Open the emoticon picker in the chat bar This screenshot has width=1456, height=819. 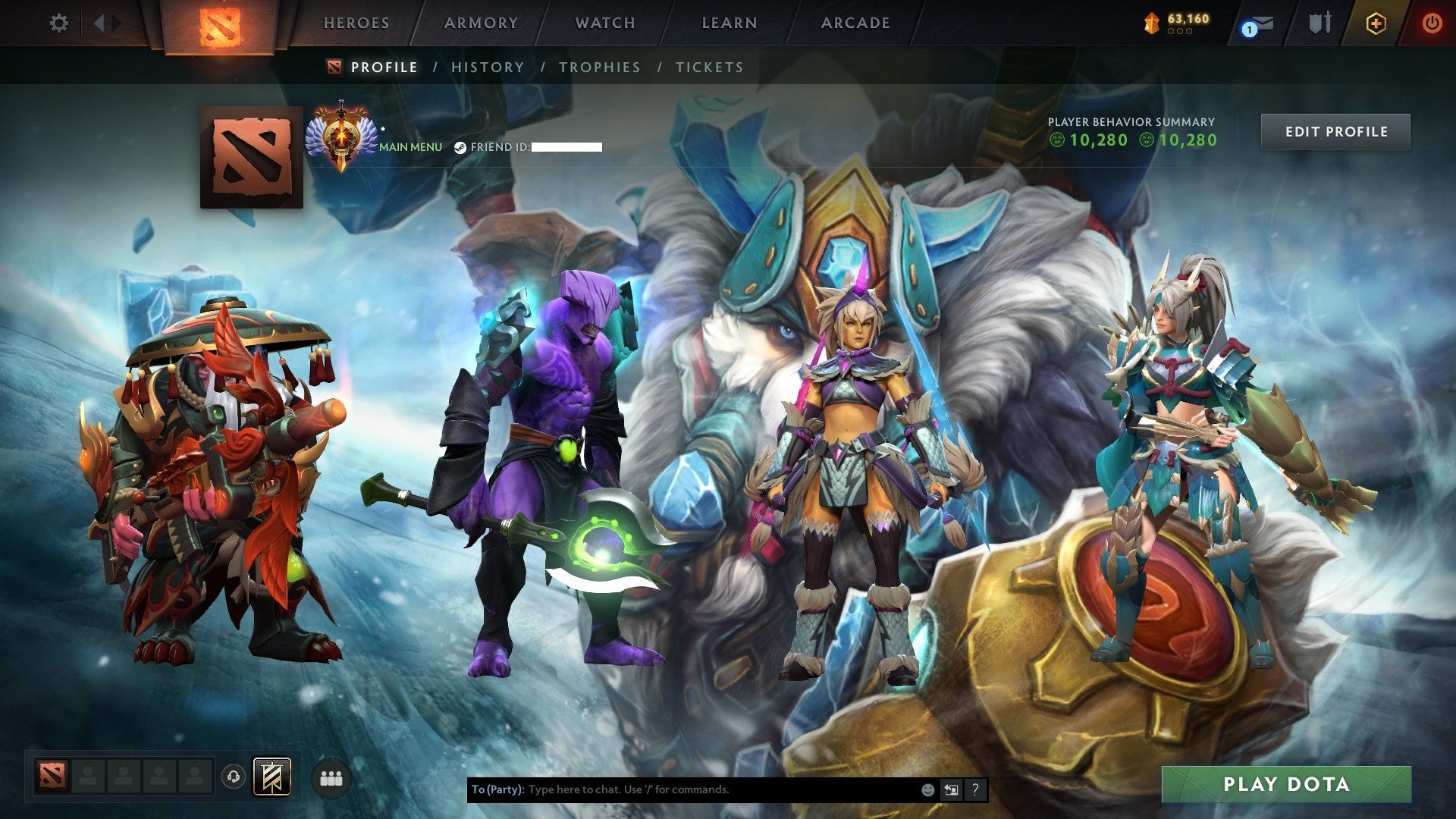[x=927, y=789]
